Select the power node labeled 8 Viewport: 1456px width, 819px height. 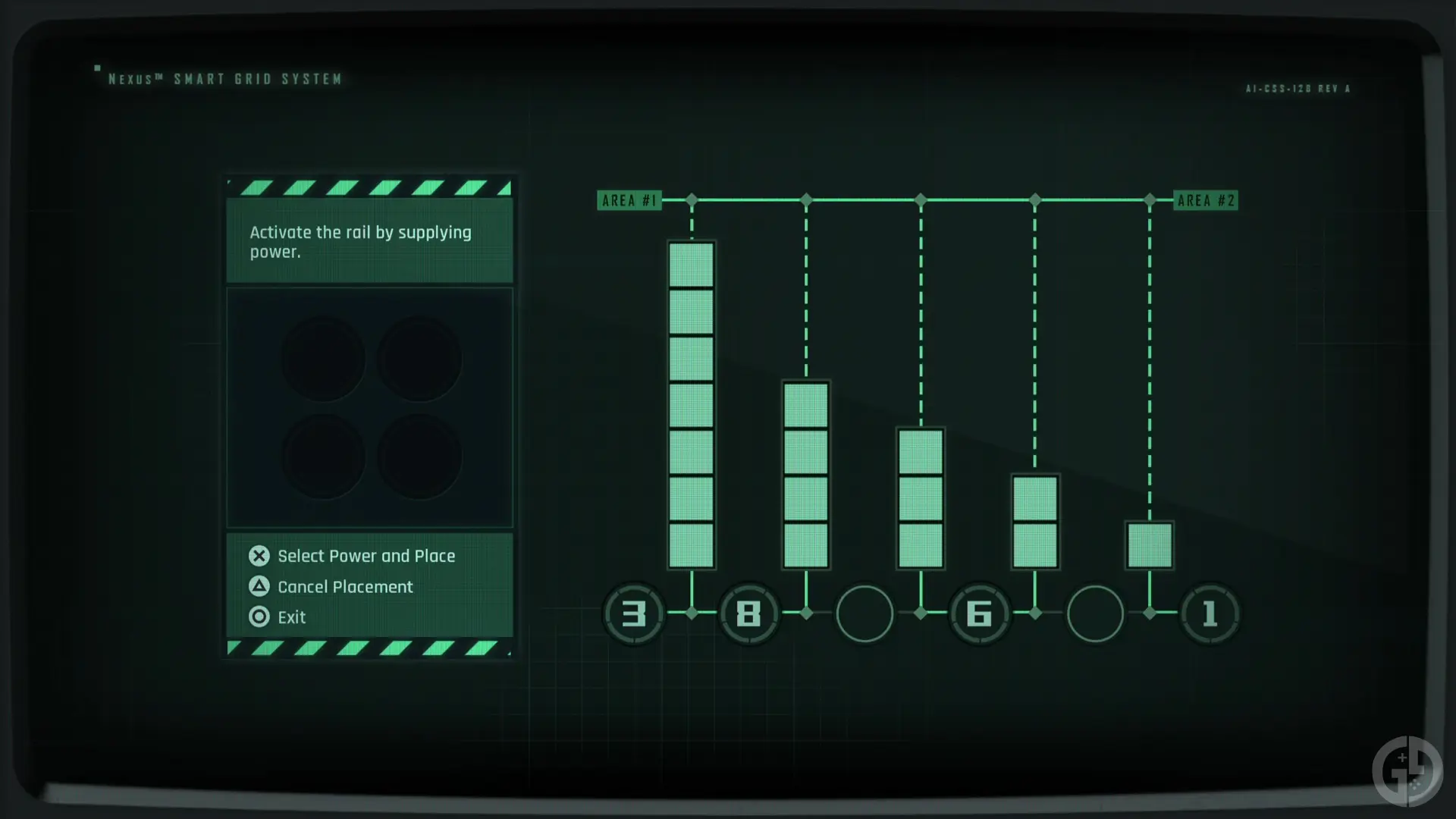[x=749, y=614]
